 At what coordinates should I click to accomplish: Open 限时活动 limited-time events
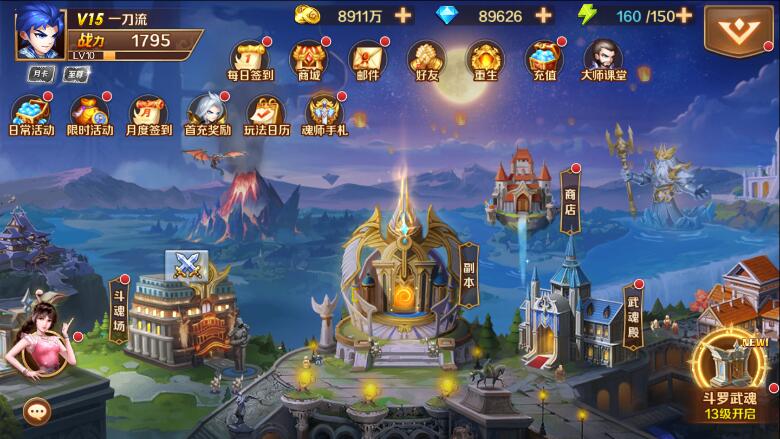pyautogui.click(x=90, y=114)
